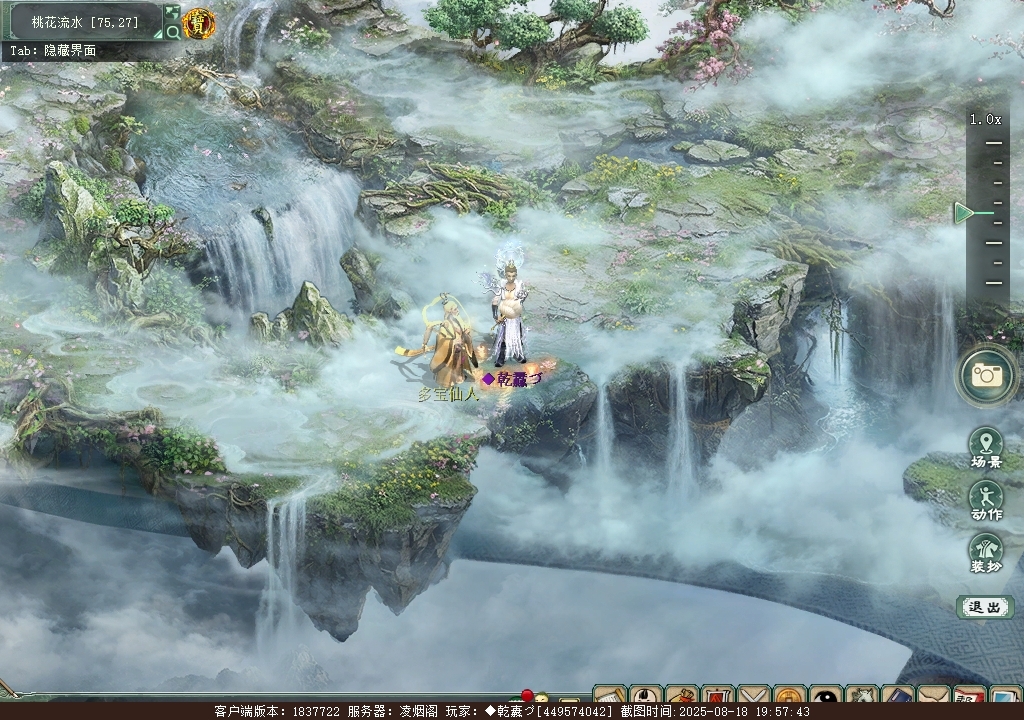Viewport: 1024px width, 720px height.
Task: Take a photo with the camera button
Action: (x=987, y=375)
